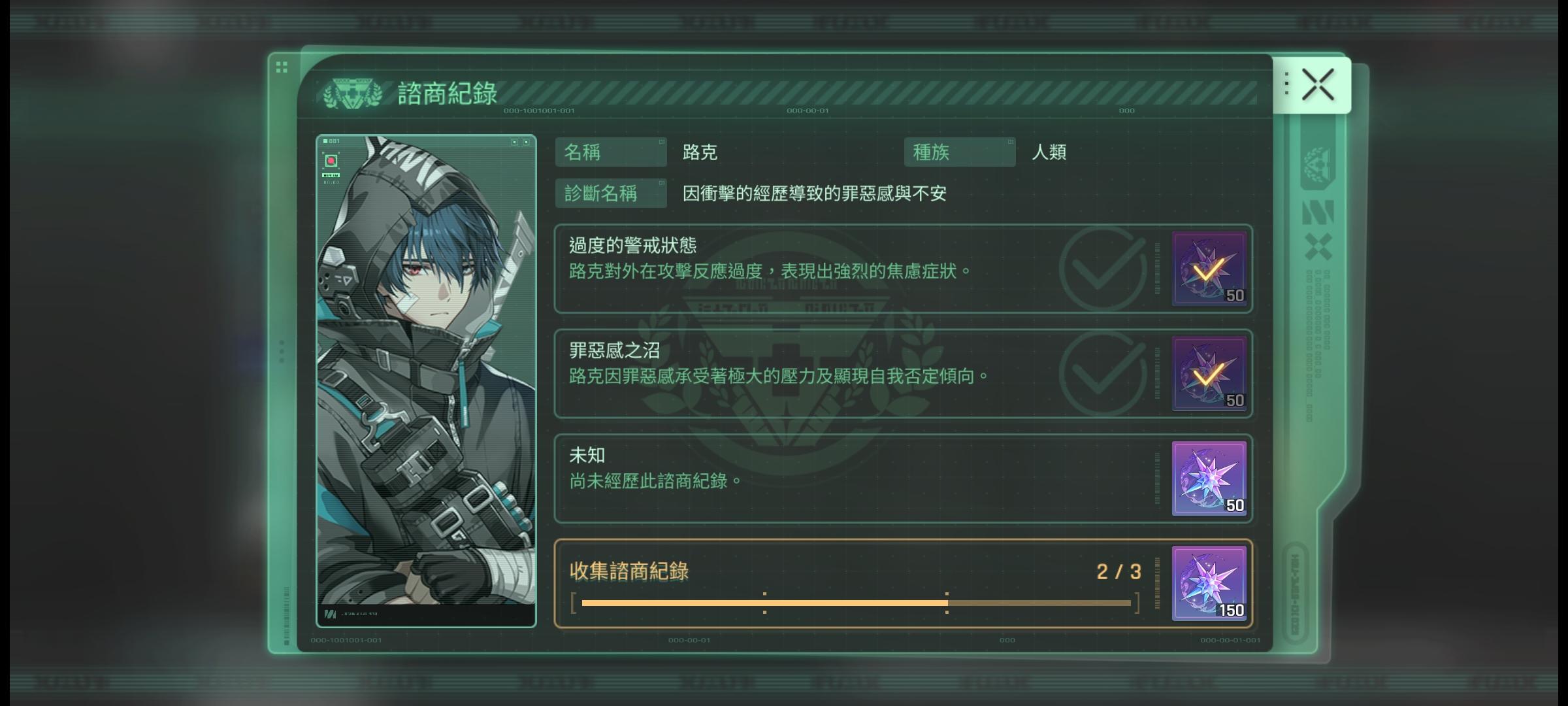The image size is (1568, 706).
Task: Click the red chip icon on the portrait frame
Action: pyautogui.click(x=332, y=159)
